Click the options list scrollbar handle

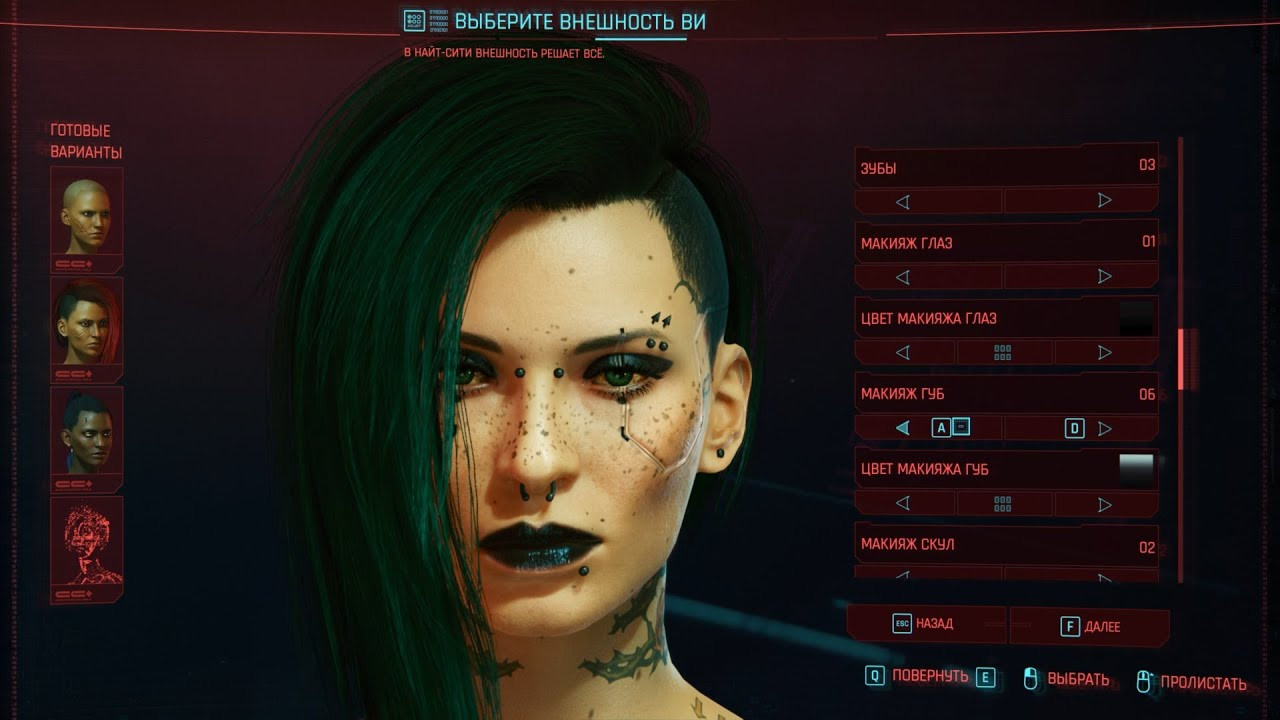[1181, 358]
